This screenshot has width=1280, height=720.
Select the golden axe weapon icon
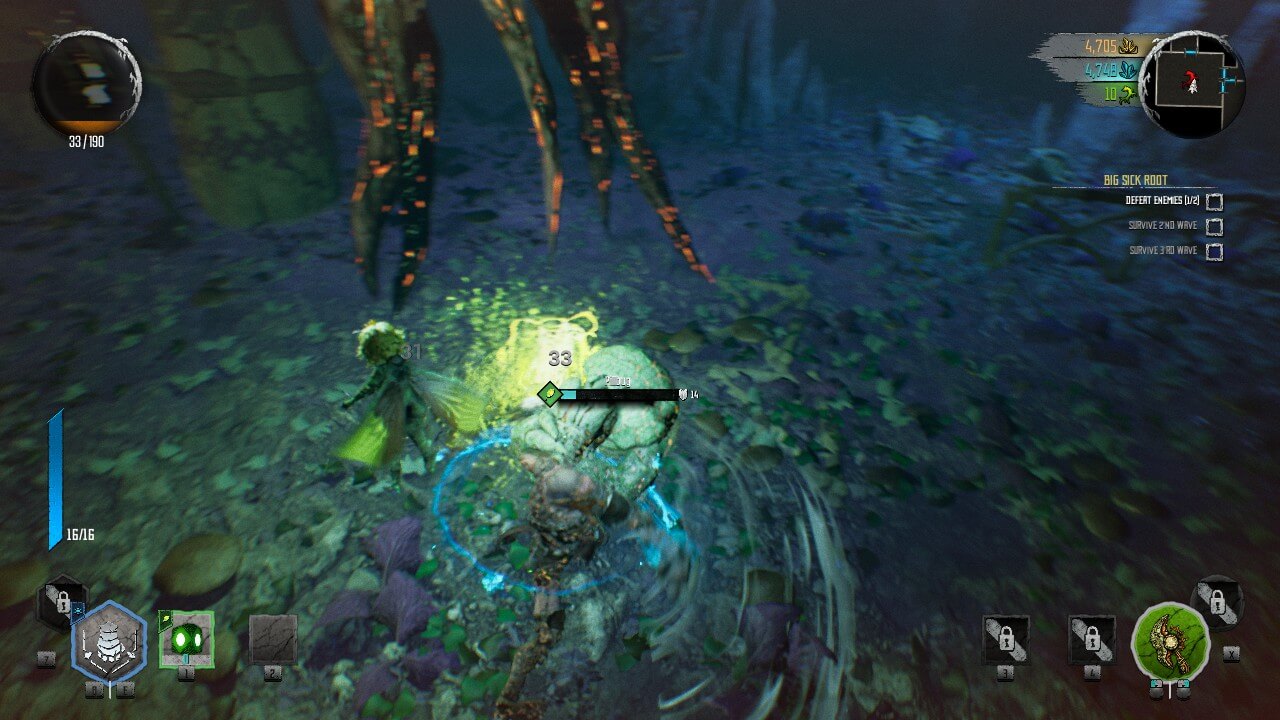pos(1170,639)
